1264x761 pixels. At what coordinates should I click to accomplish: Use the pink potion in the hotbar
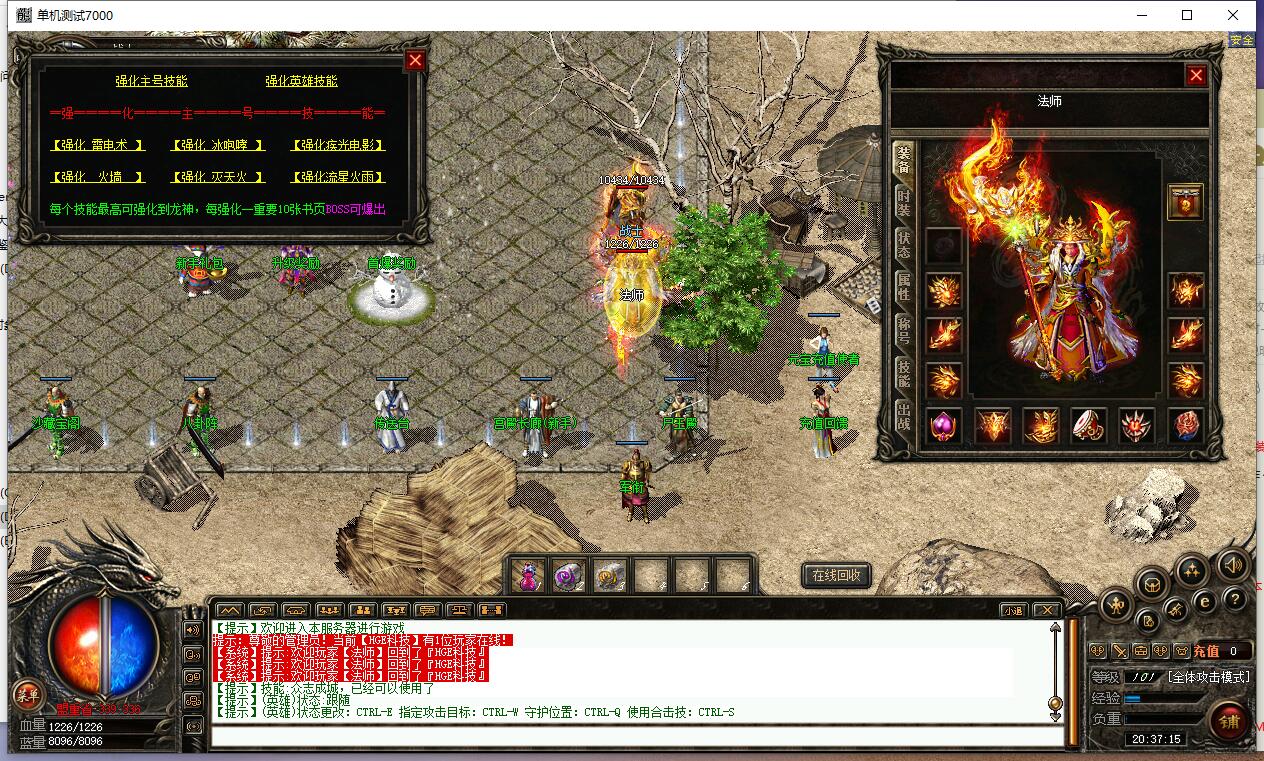pos(528,576)
